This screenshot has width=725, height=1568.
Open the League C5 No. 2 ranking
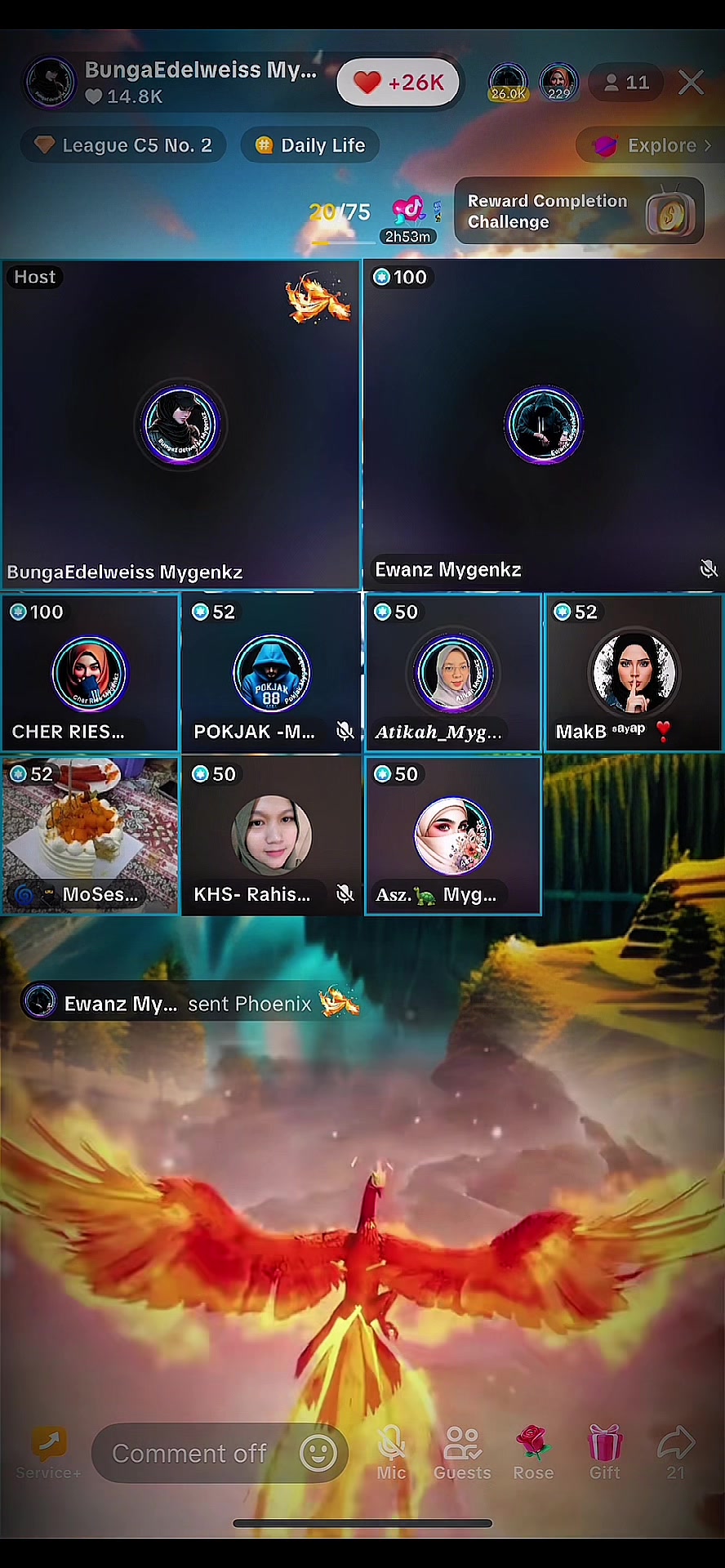pyautogui.click(x=123, y=145)
